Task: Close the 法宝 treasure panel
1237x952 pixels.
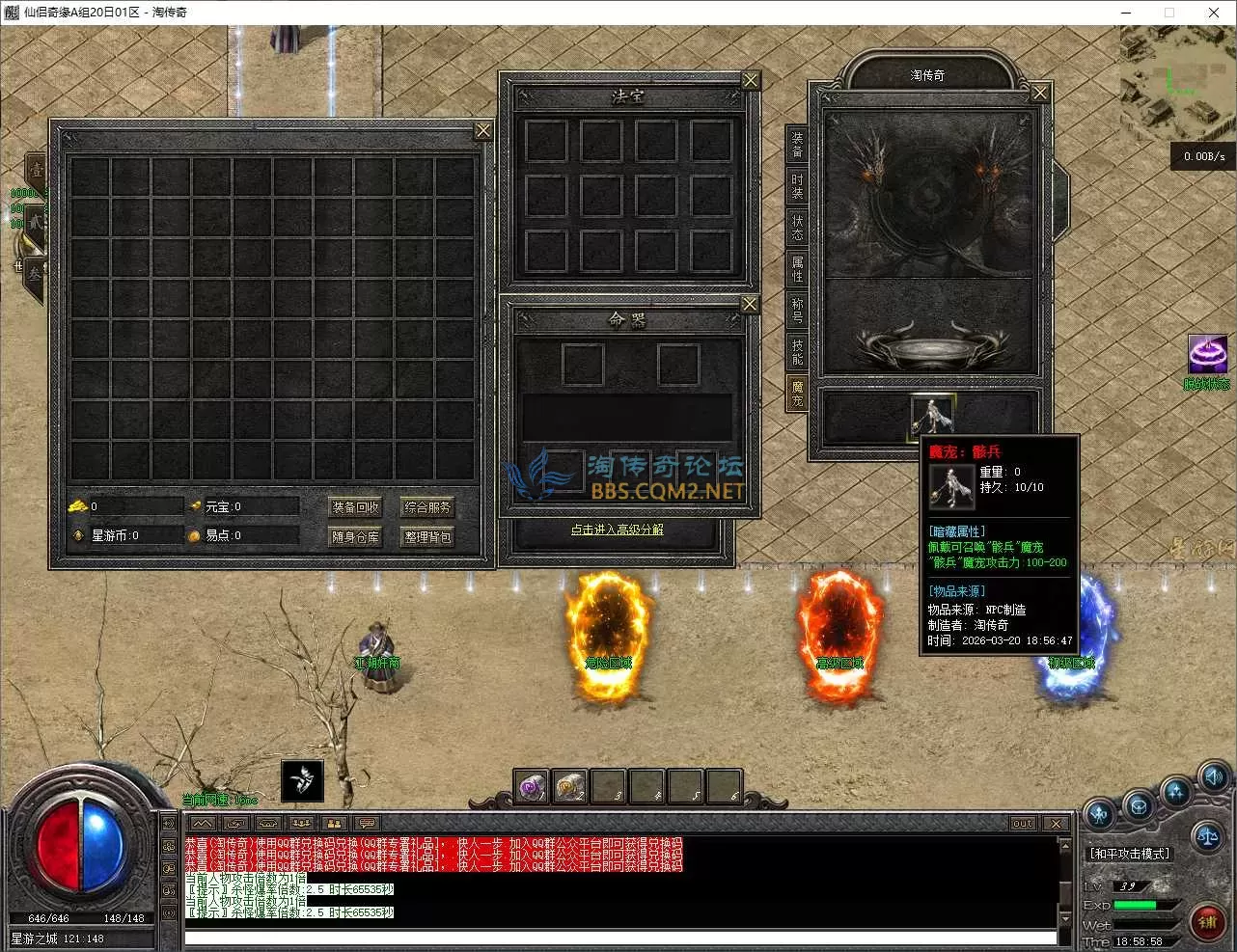Action: [750, 81]
